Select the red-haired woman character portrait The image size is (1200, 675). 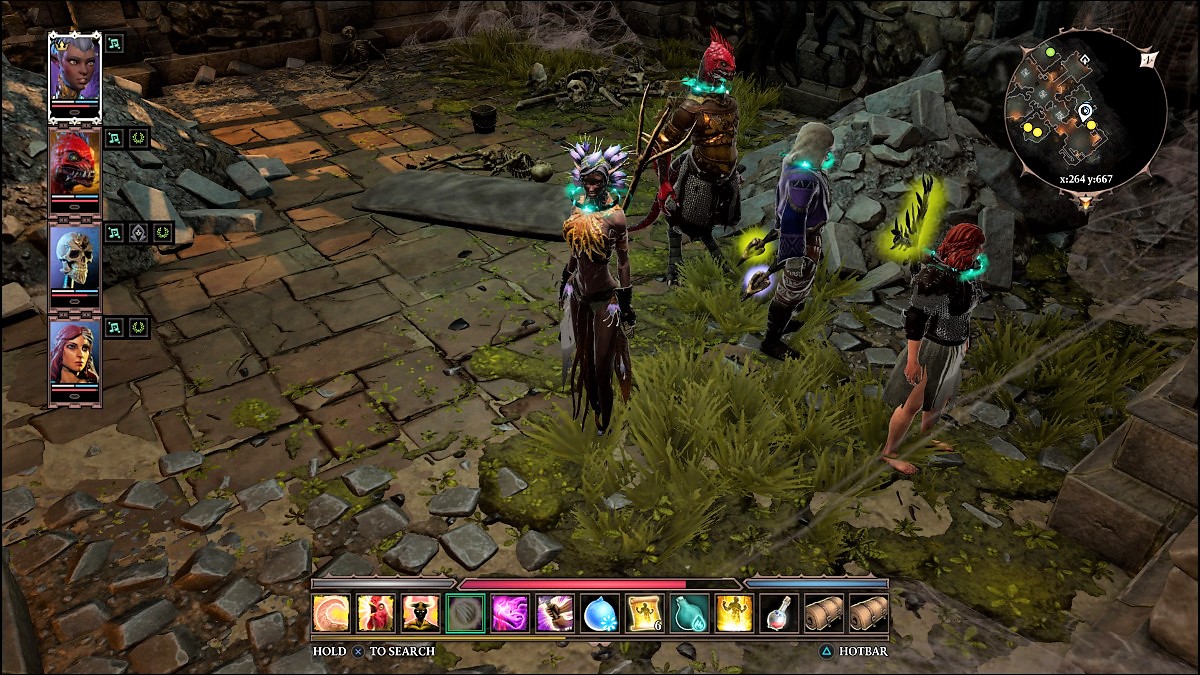coord(75,356)
